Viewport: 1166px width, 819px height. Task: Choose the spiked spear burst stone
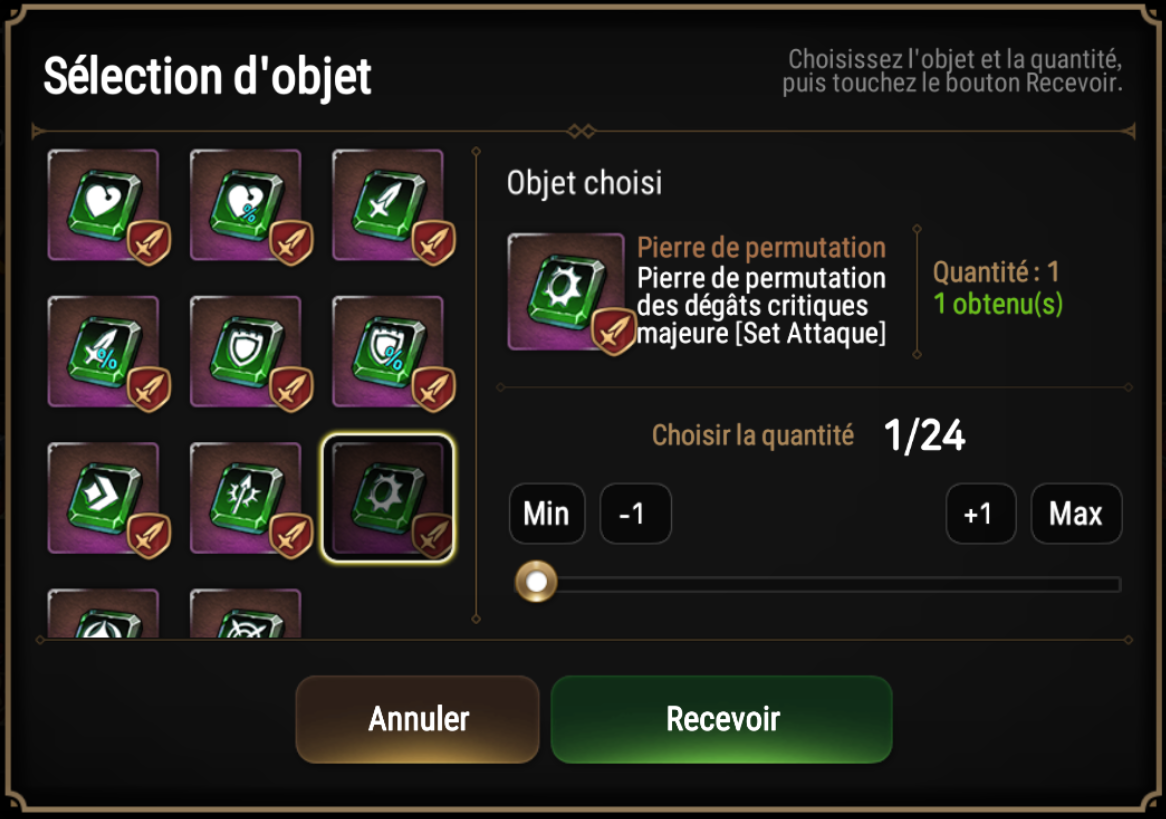(246, 498)
